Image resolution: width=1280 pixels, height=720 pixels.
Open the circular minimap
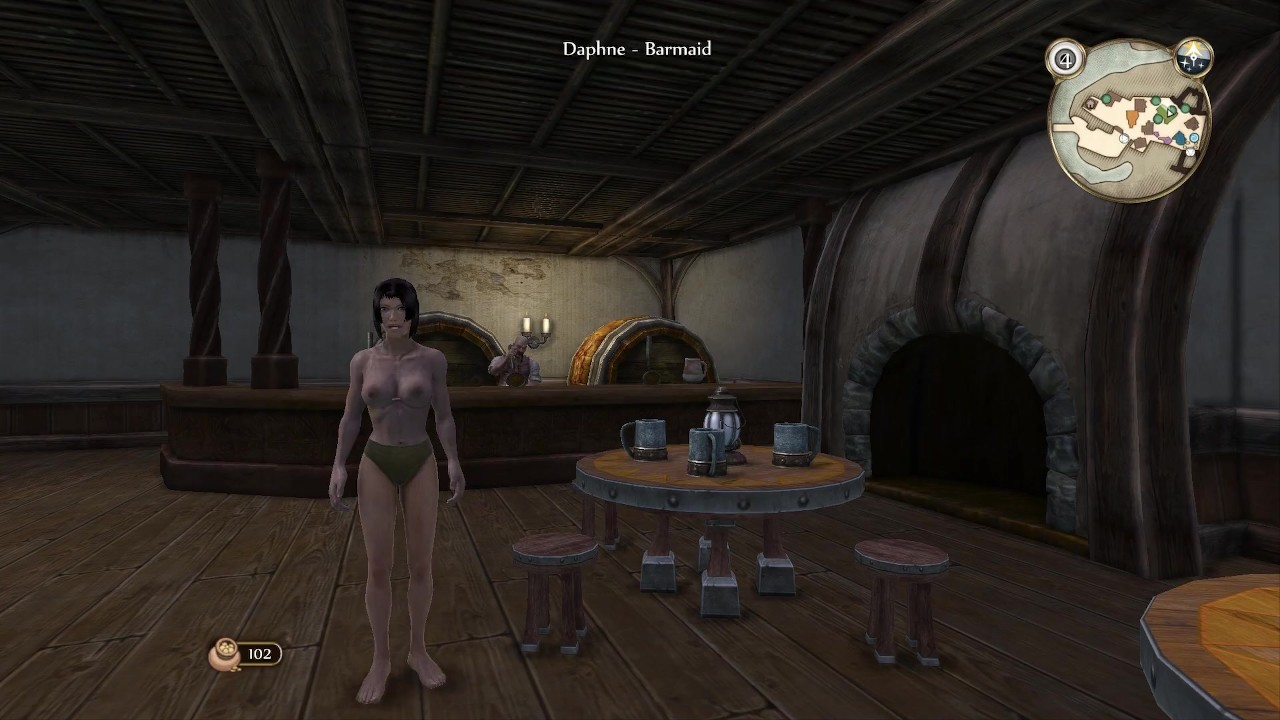coord(1129,122)
